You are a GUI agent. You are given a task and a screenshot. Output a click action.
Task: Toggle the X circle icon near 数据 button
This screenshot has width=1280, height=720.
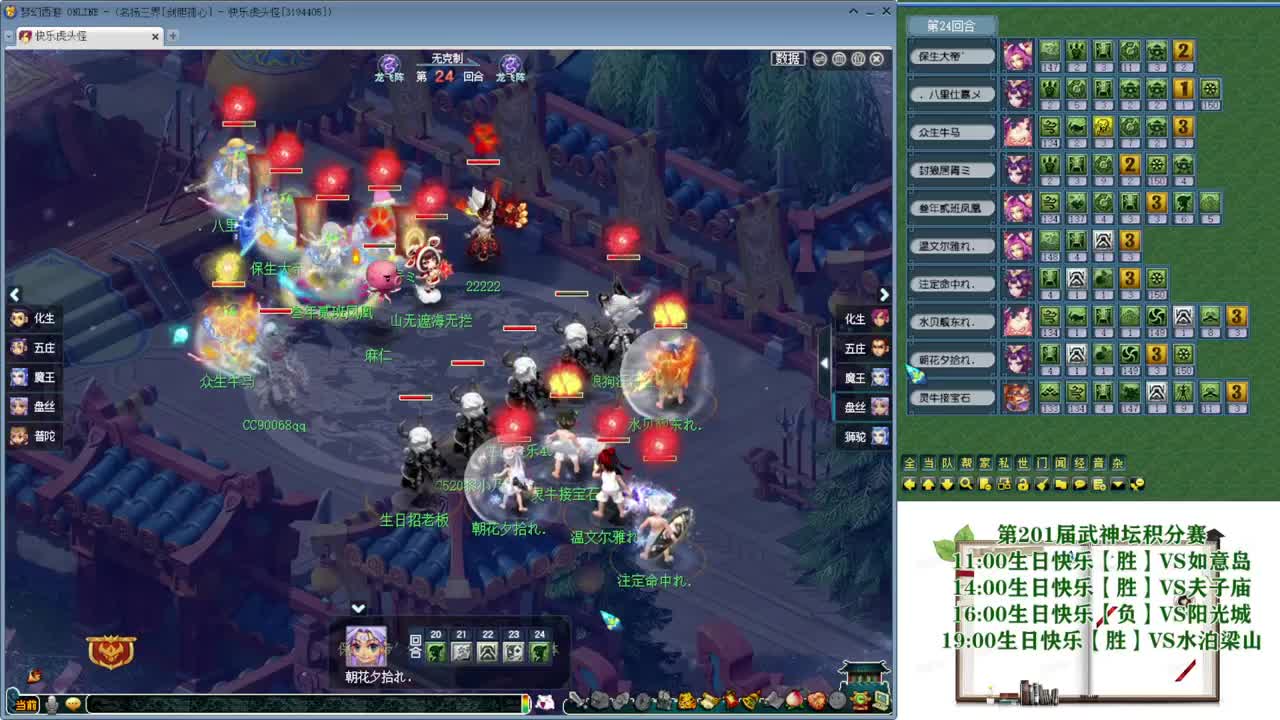pos(877,60)
